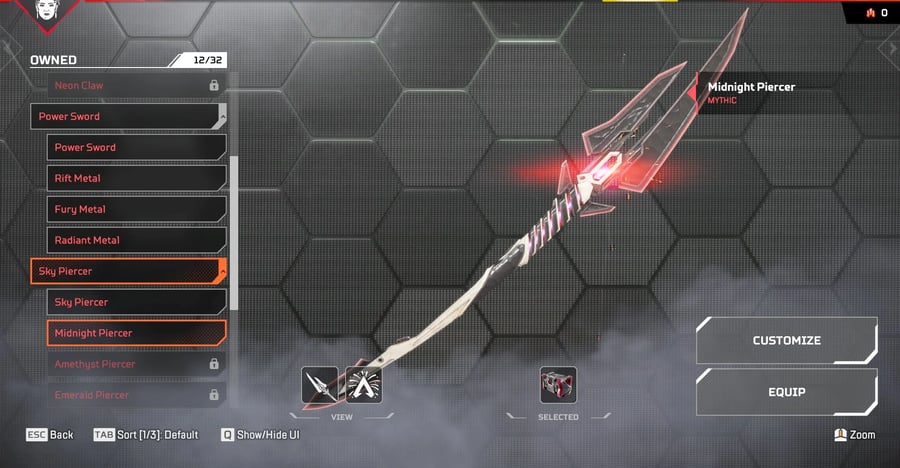Click the selected cube item icon
This screenshot has width=900, height=468.
tap(558, 385)
